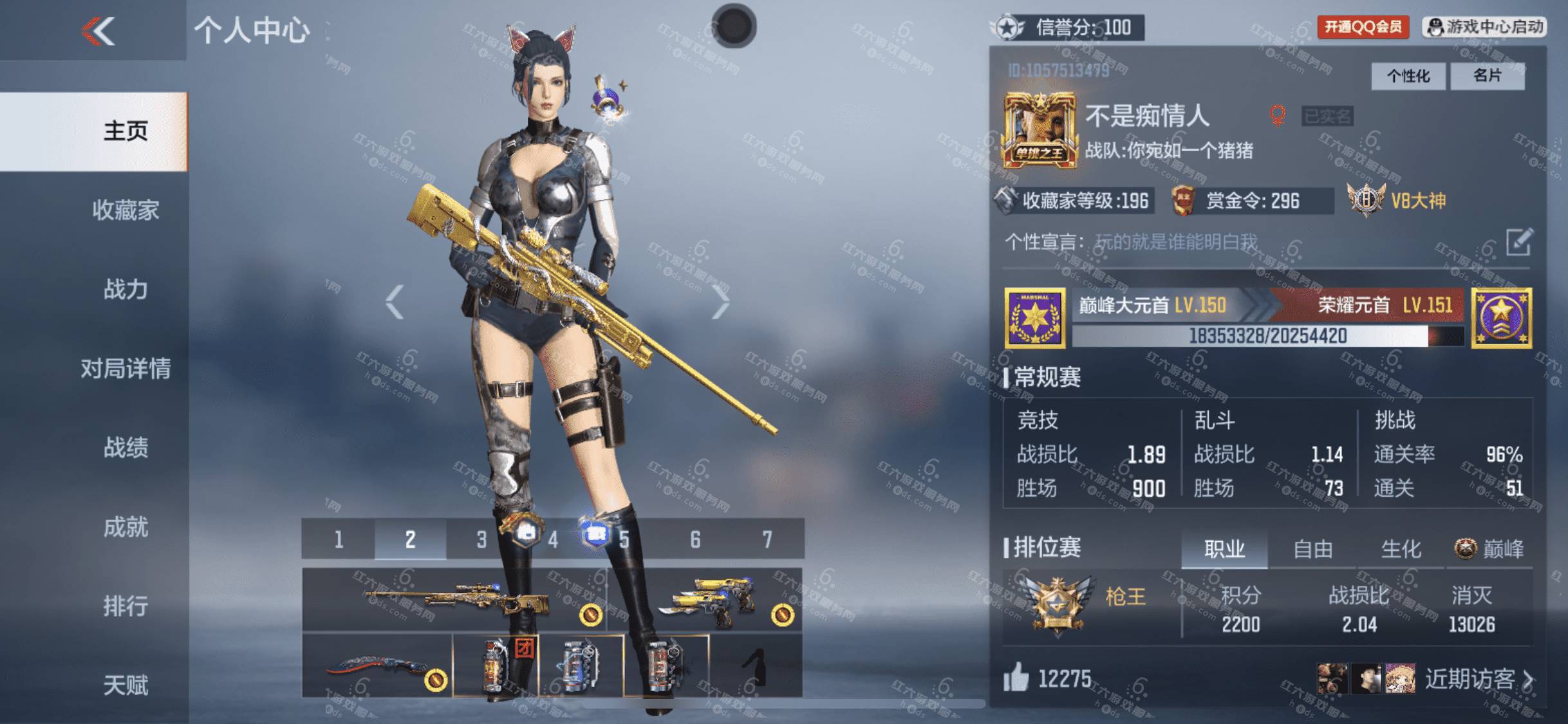Screen dimensions: 1568x724
Task: Show next character with right arrow
Action: 720,302
